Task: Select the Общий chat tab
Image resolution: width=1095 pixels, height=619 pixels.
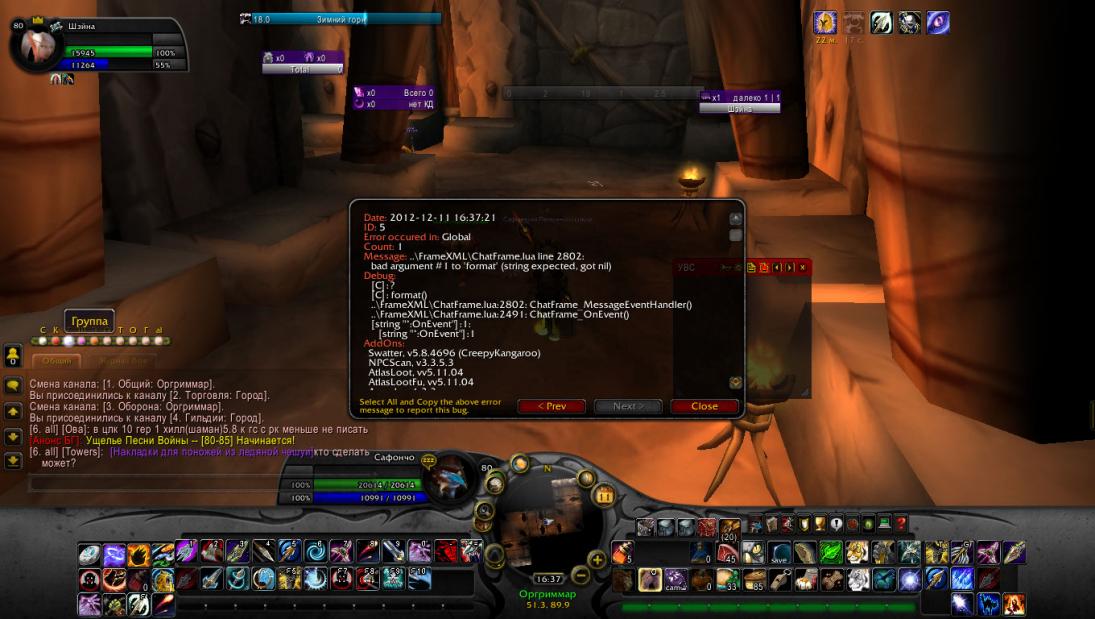Action: pyautogui.click(x=56, y=361)
